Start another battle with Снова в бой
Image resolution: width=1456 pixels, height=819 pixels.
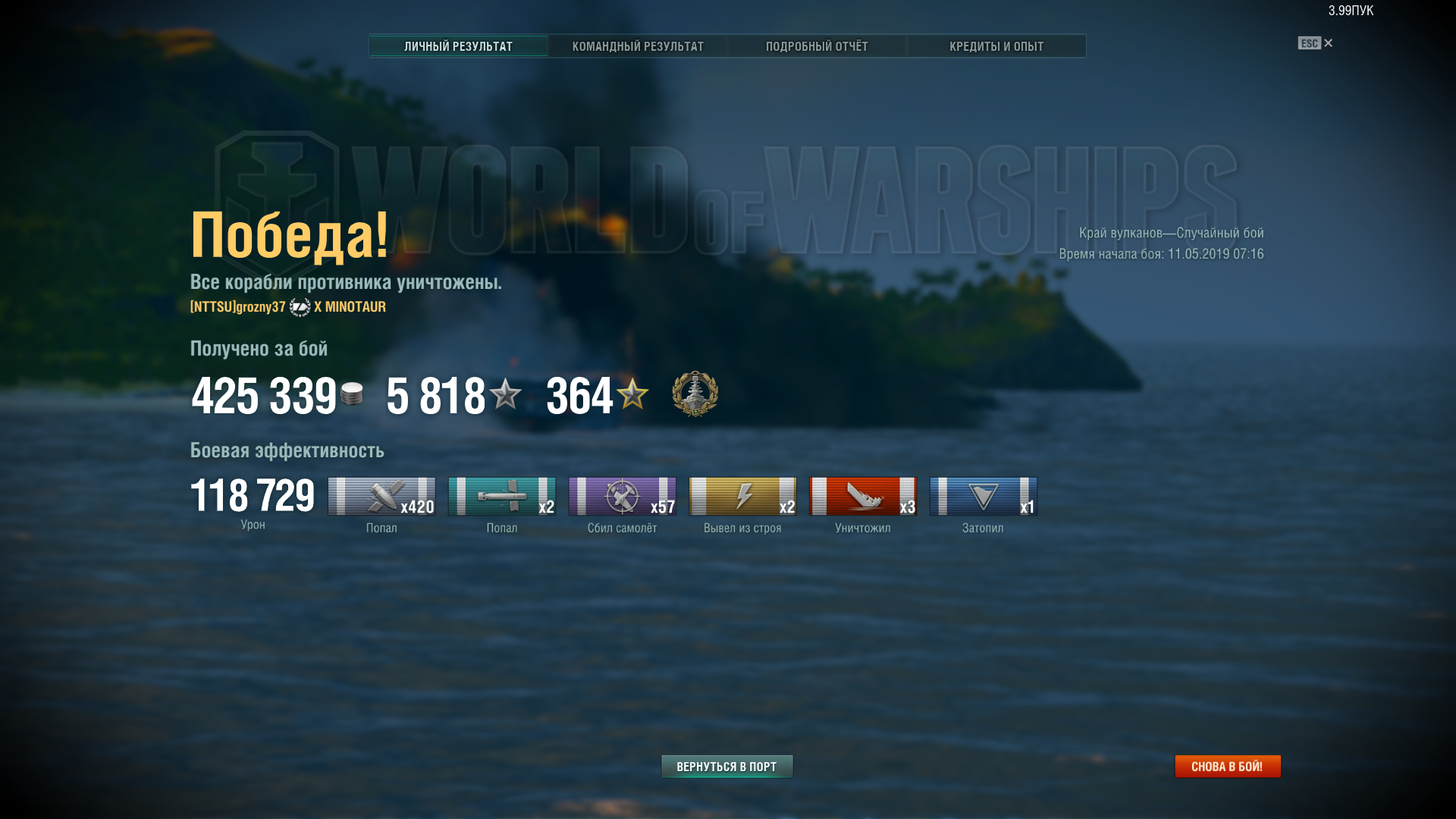(x=1227, y=767)
